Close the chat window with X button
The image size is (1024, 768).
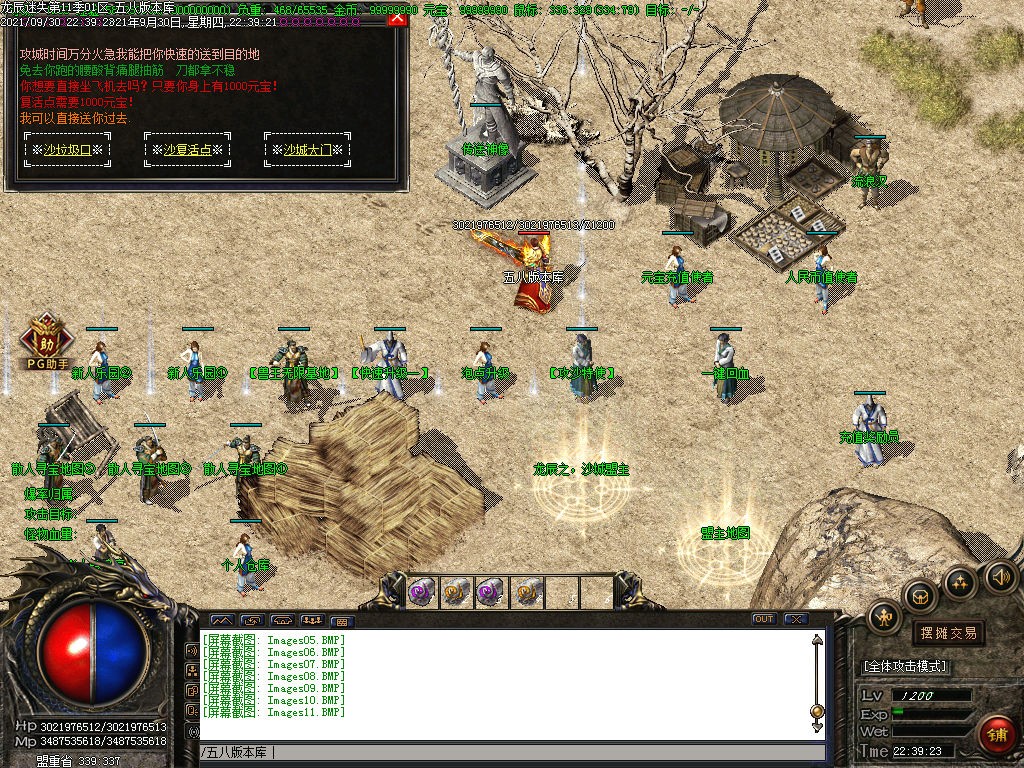tap(796, 619)
